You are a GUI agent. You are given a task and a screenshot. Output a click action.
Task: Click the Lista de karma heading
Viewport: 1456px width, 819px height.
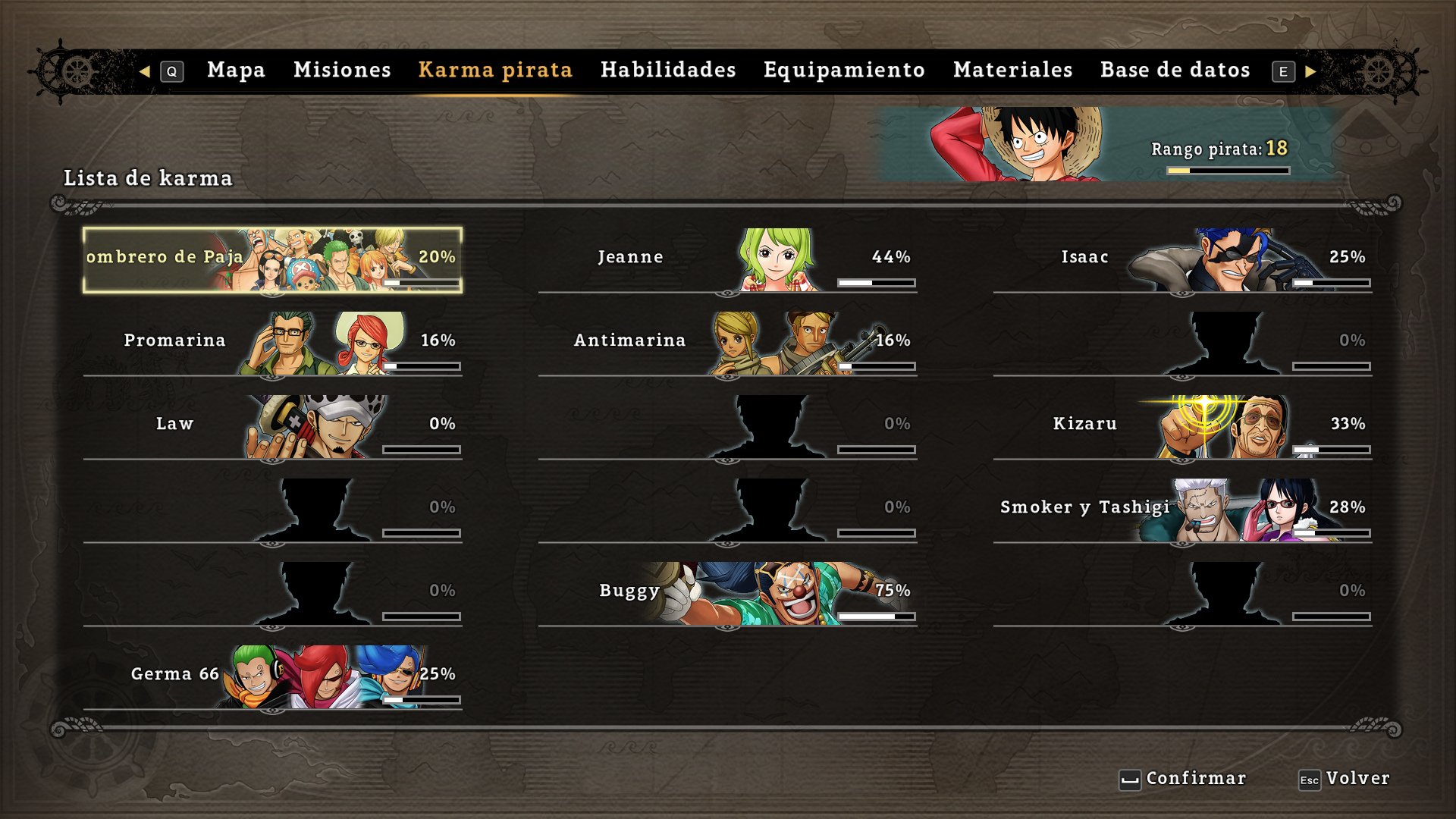click(148, 179)
